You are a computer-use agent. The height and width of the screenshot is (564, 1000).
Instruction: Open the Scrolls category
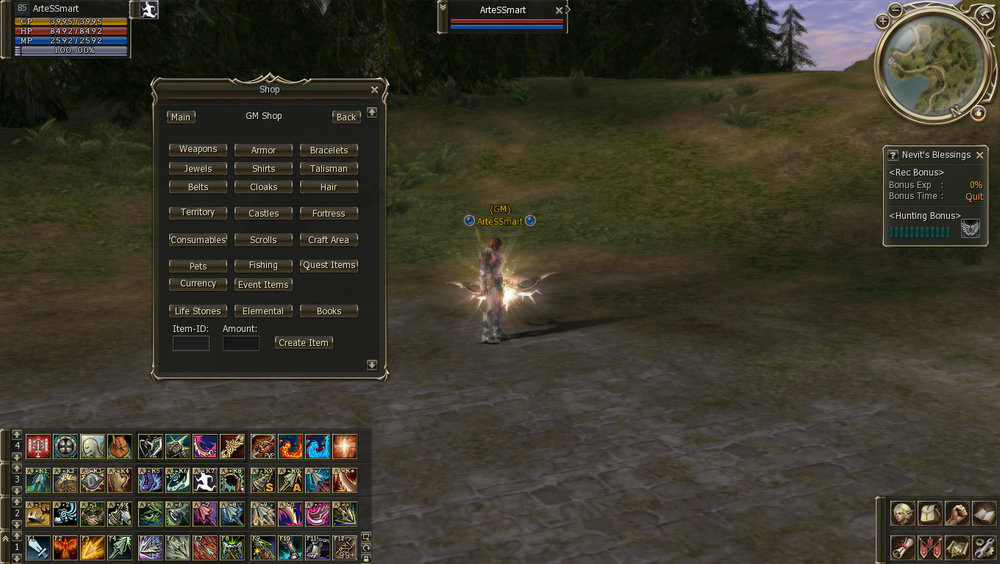coord(263,240)
